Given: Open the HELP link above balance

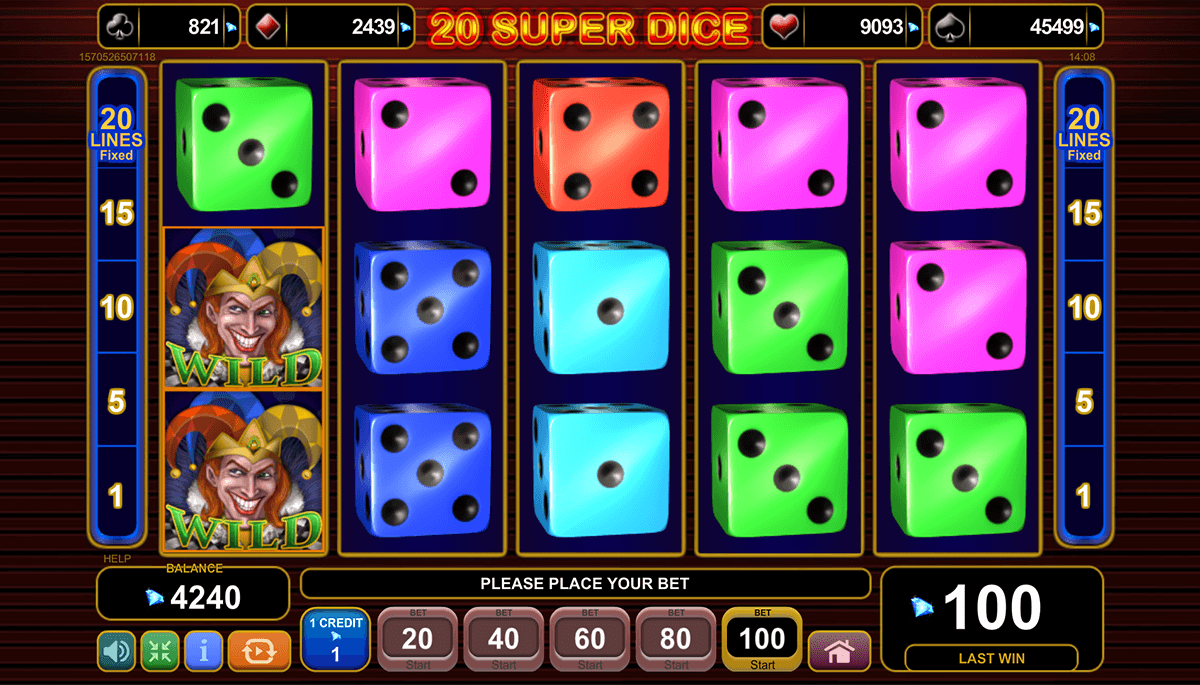Looking at the screenshot, I should [x=117, y=559].
